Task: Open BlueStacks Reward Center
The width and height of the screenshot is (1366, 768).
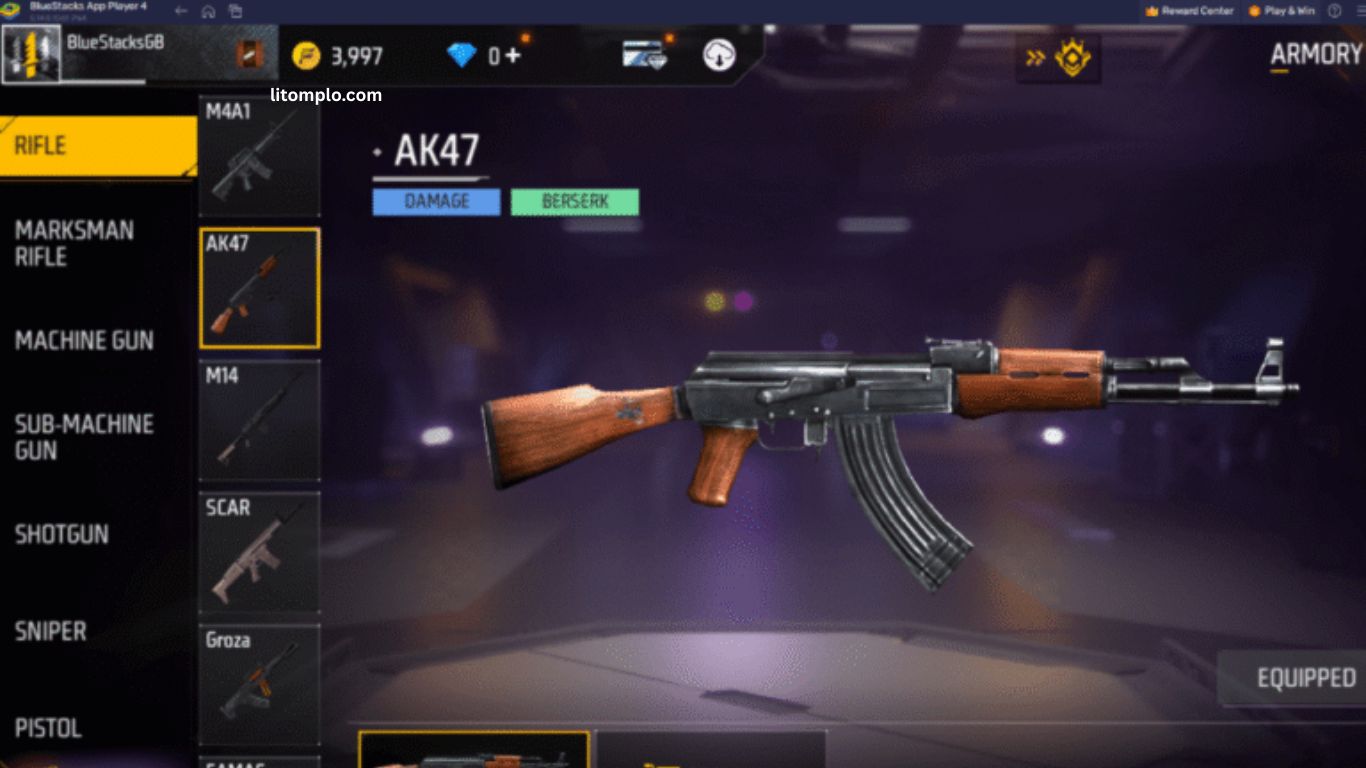Action: pos(1189,11)
